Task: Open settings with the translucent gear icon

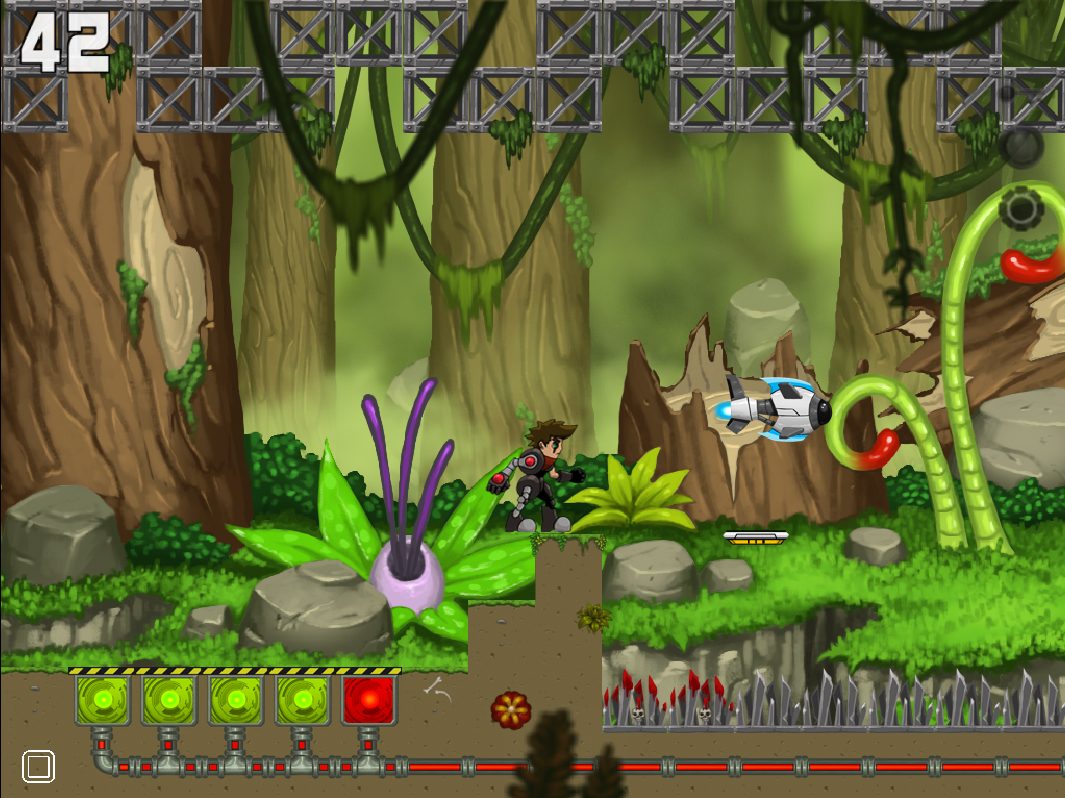Action: (x=1021, y=209)
